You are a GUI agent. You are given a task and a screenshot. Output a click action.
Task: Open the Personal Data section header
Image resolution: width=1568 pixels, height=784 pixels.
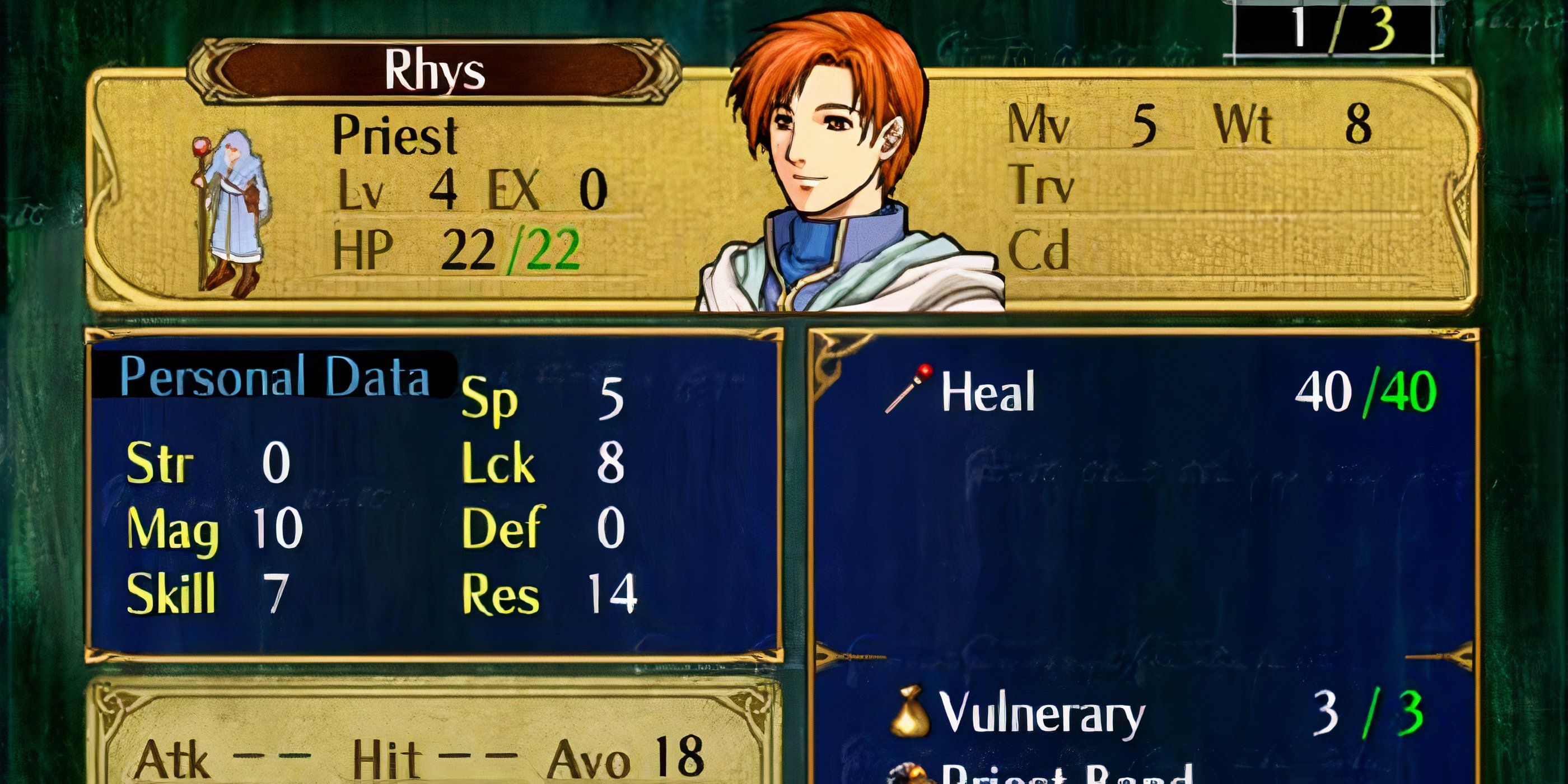click(274, 377)
